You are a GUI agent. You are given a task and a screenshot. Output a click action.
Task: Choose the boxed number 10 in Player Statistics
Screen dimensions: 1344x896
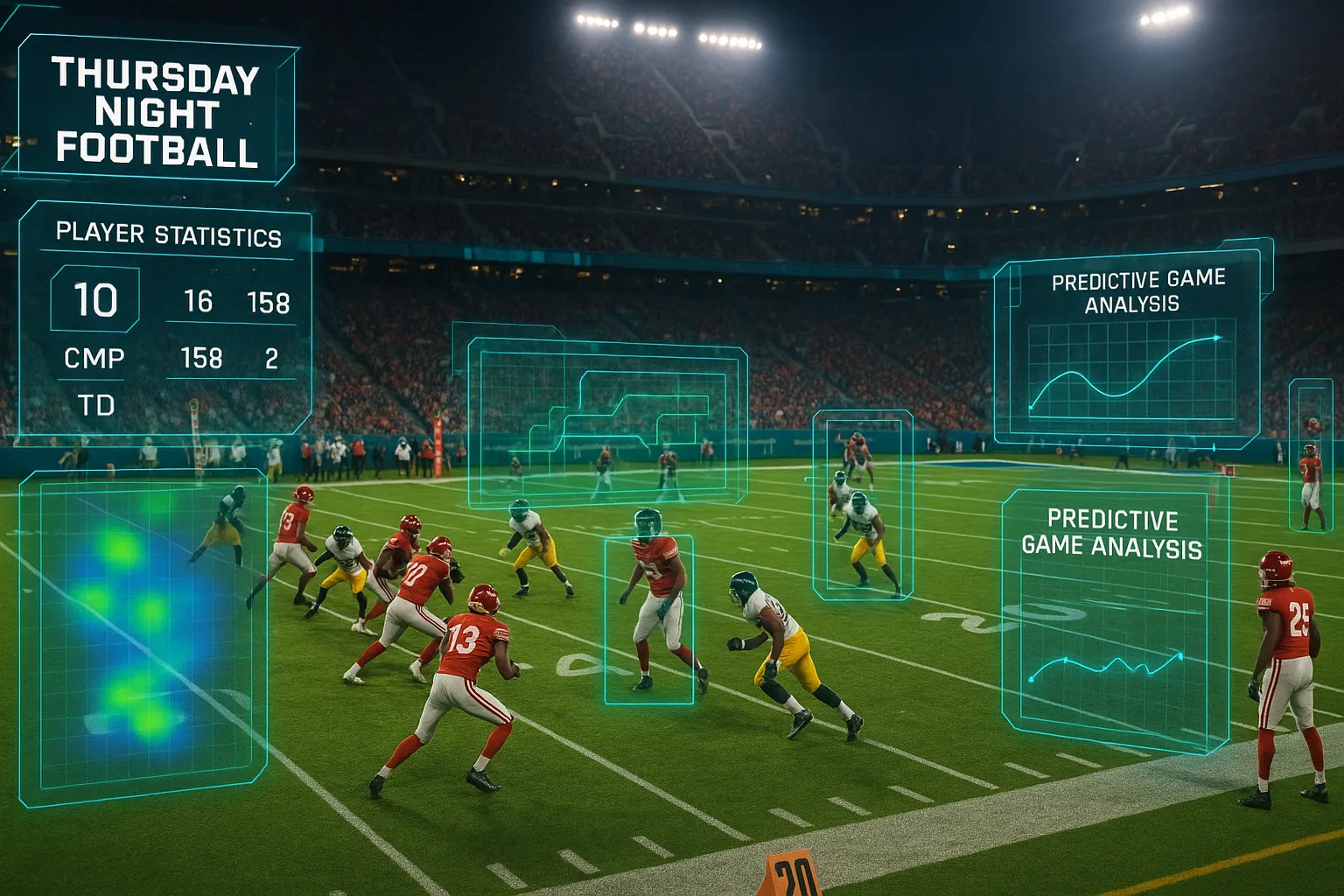coord(95,300)
